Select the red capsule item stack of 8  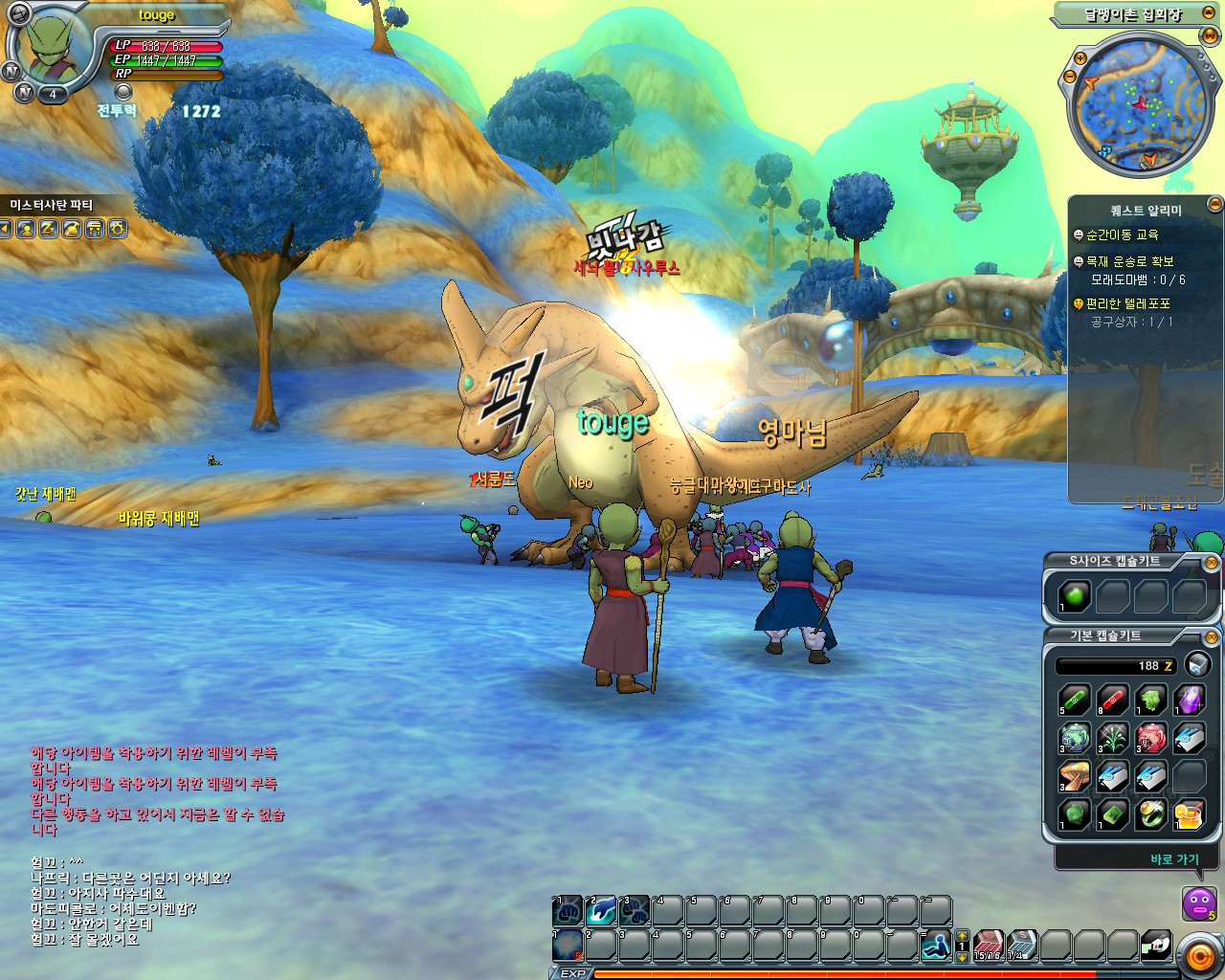point(1111,699)
